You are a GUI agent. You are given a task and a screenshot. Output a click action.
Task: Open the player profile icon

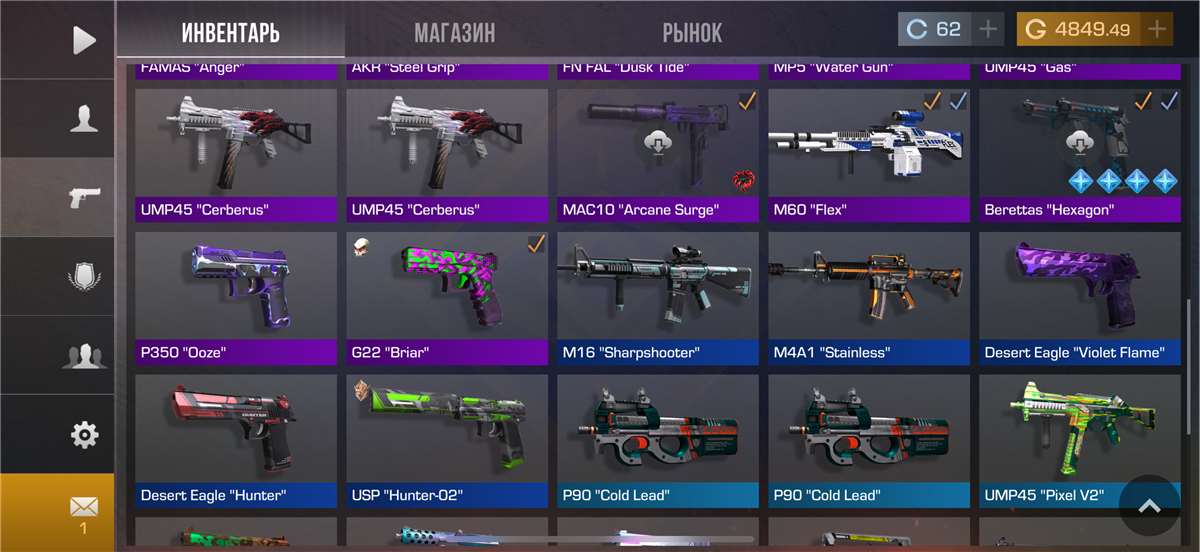(x=84, y=119)
